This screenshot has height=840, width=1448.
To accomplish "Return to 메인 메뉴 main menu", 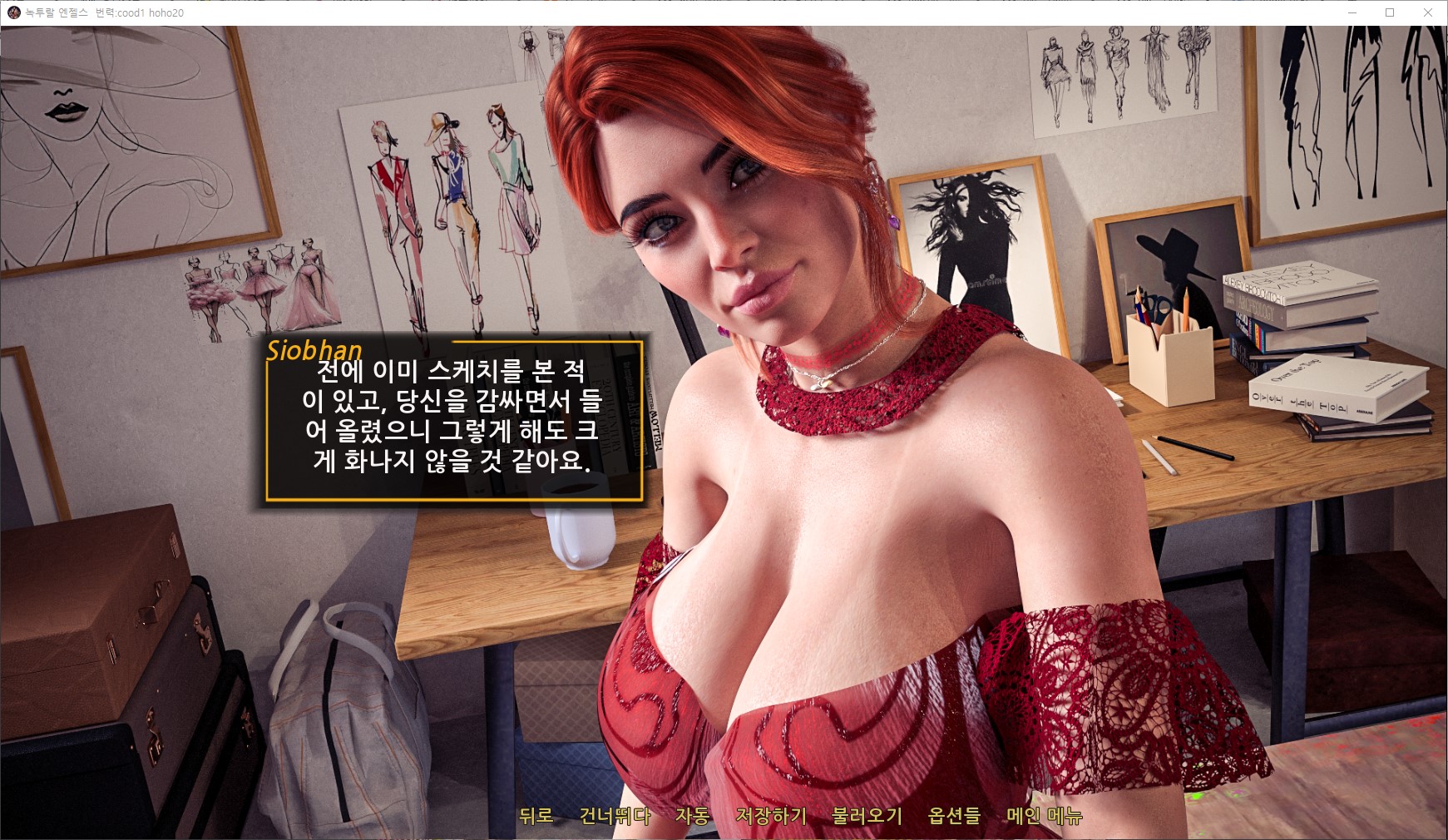I will pos(1044,816).
